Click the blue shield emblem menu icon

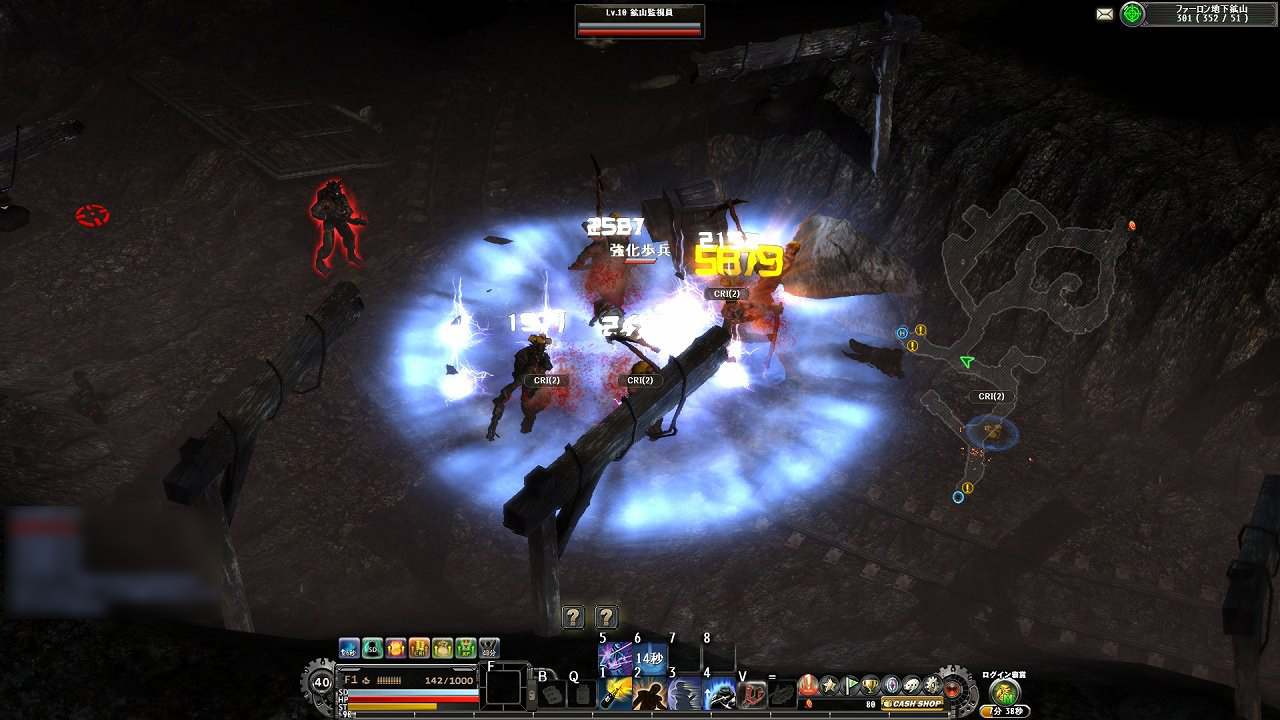point(891,685)
